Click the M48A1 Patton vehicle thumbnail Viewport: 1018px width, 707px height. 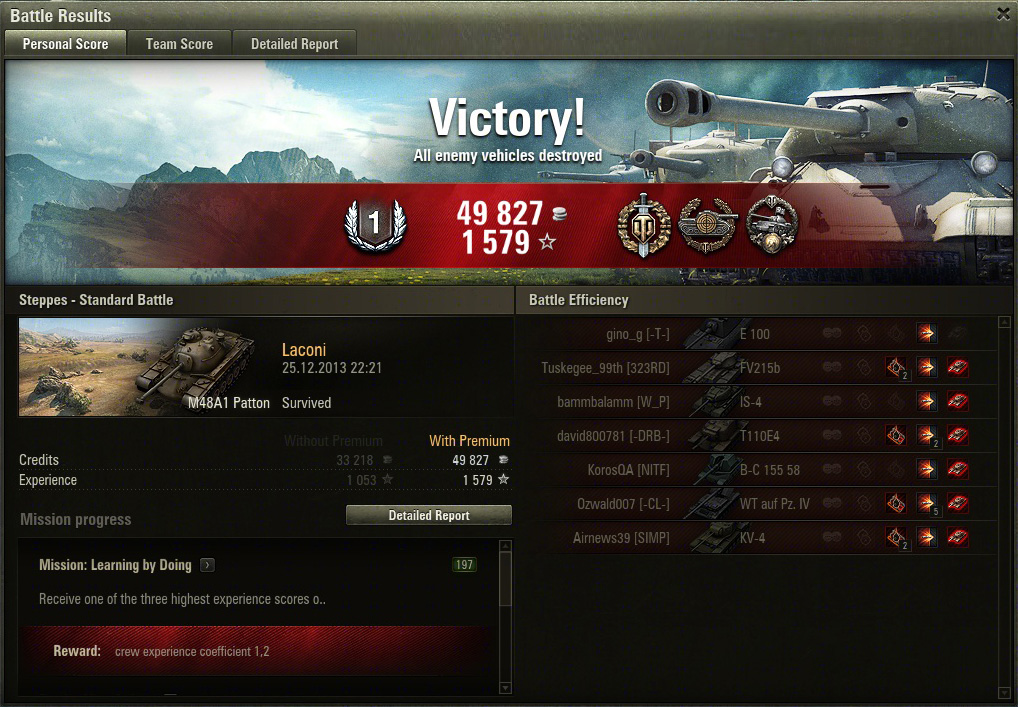(x=145, y=367)
